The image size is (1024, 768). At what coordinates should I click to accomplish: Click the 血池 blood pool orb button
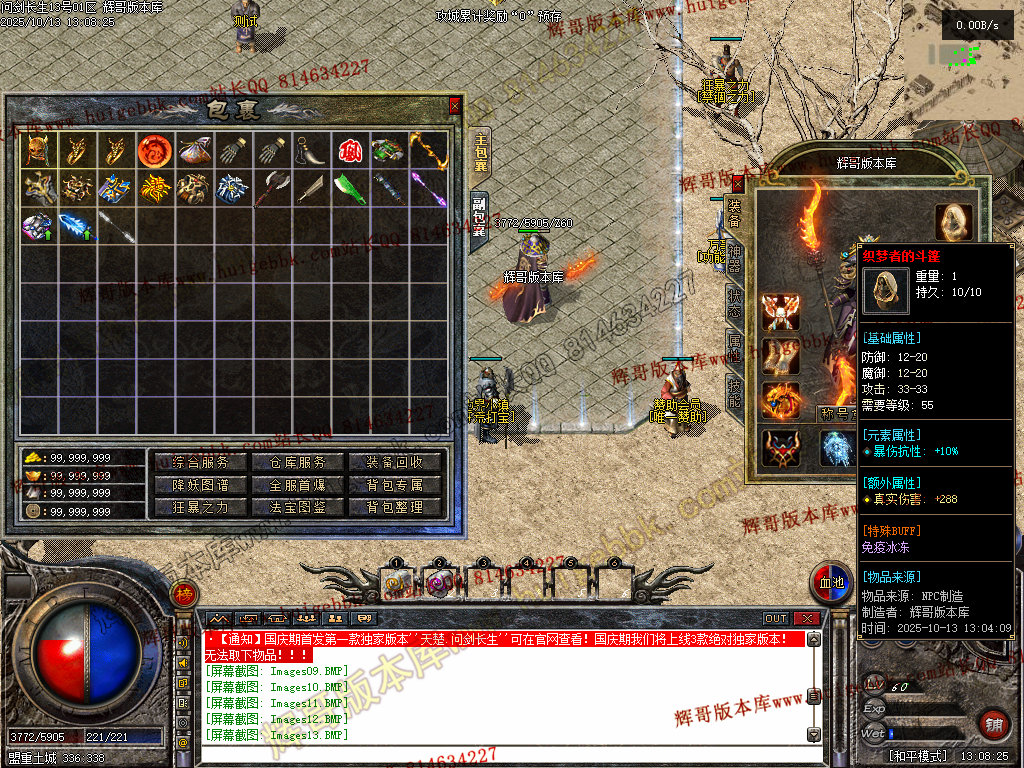pyautogui.click(x=832, y=585)
